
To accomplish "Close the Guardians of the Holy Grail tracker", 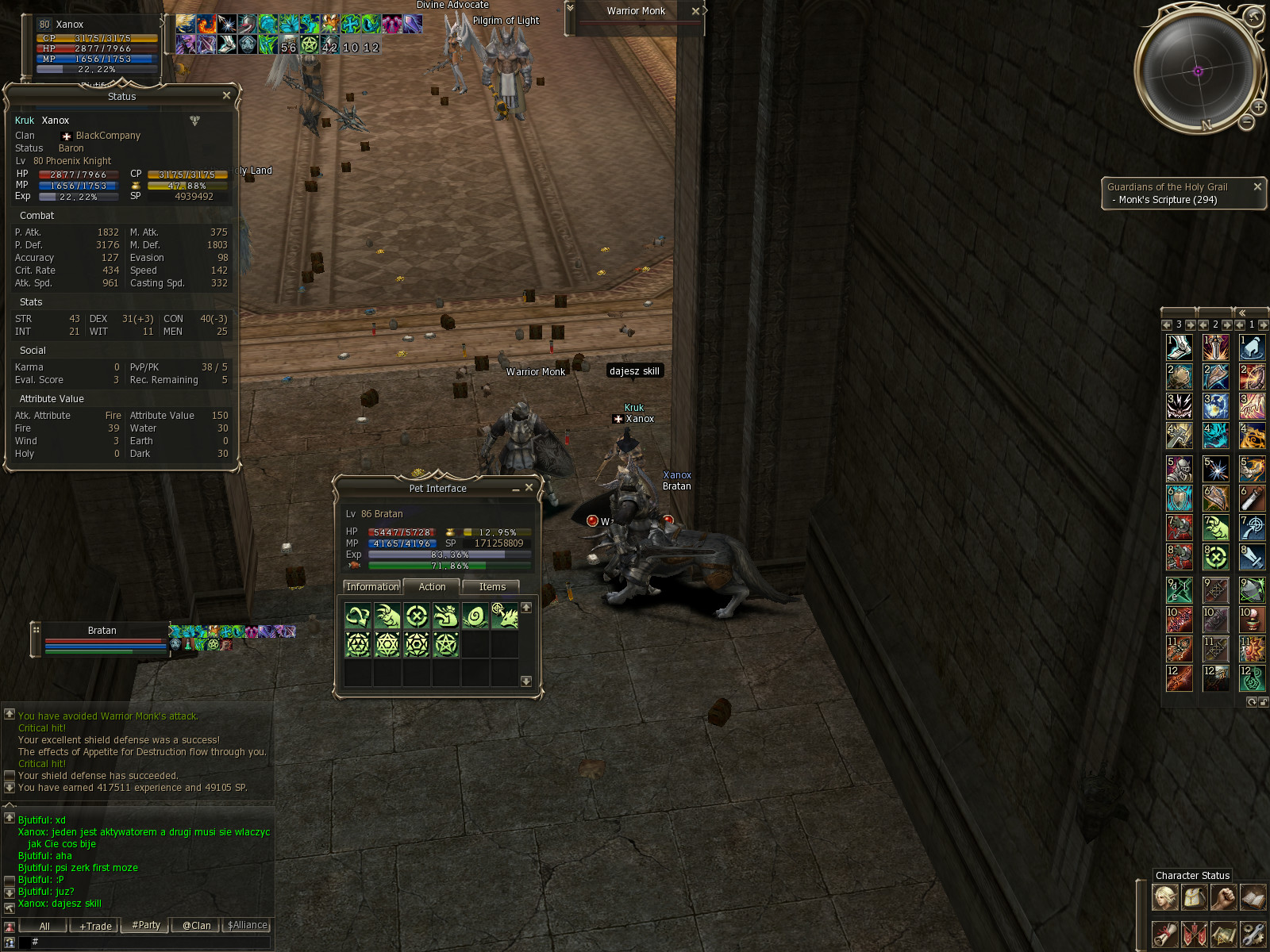I will tap(1257, 186).
